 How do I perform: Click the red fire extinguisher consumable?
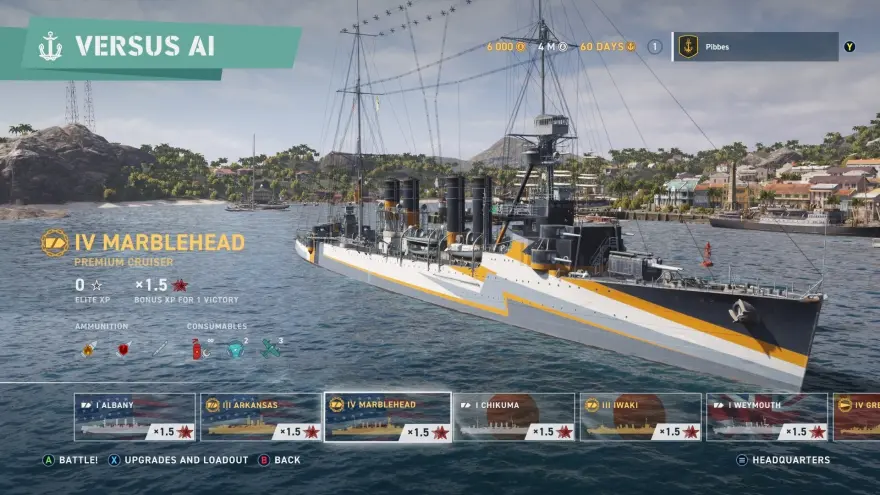point(198,349)
